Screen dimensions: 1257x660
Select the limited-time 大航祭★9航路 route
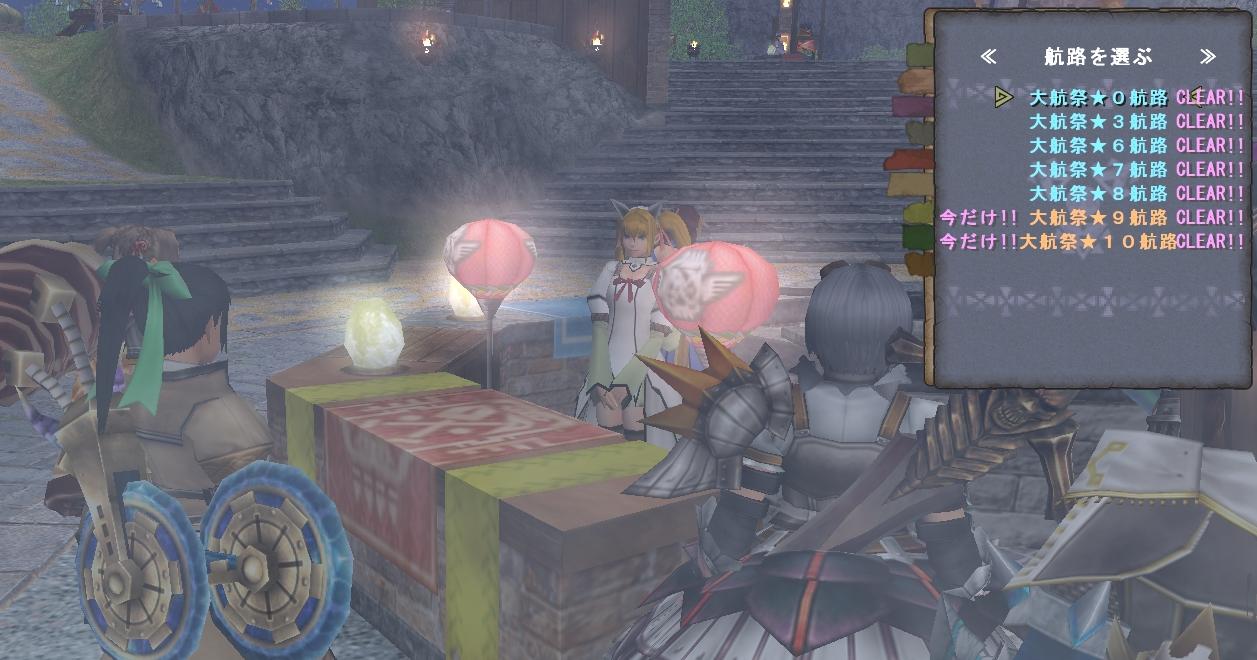point(1098,217)
